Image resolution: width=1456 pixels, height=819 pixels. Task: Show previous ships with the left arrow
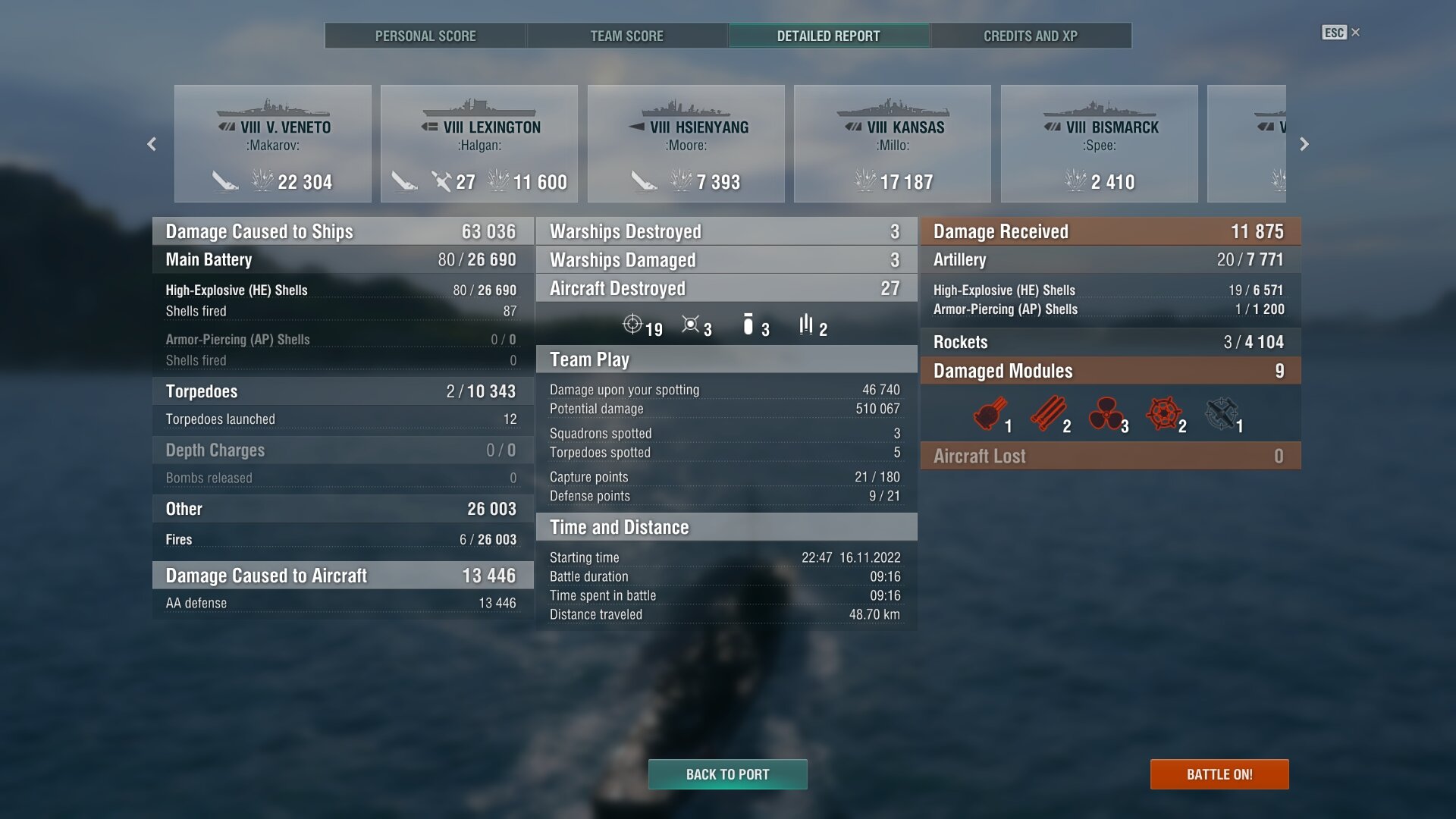(152, 144)
